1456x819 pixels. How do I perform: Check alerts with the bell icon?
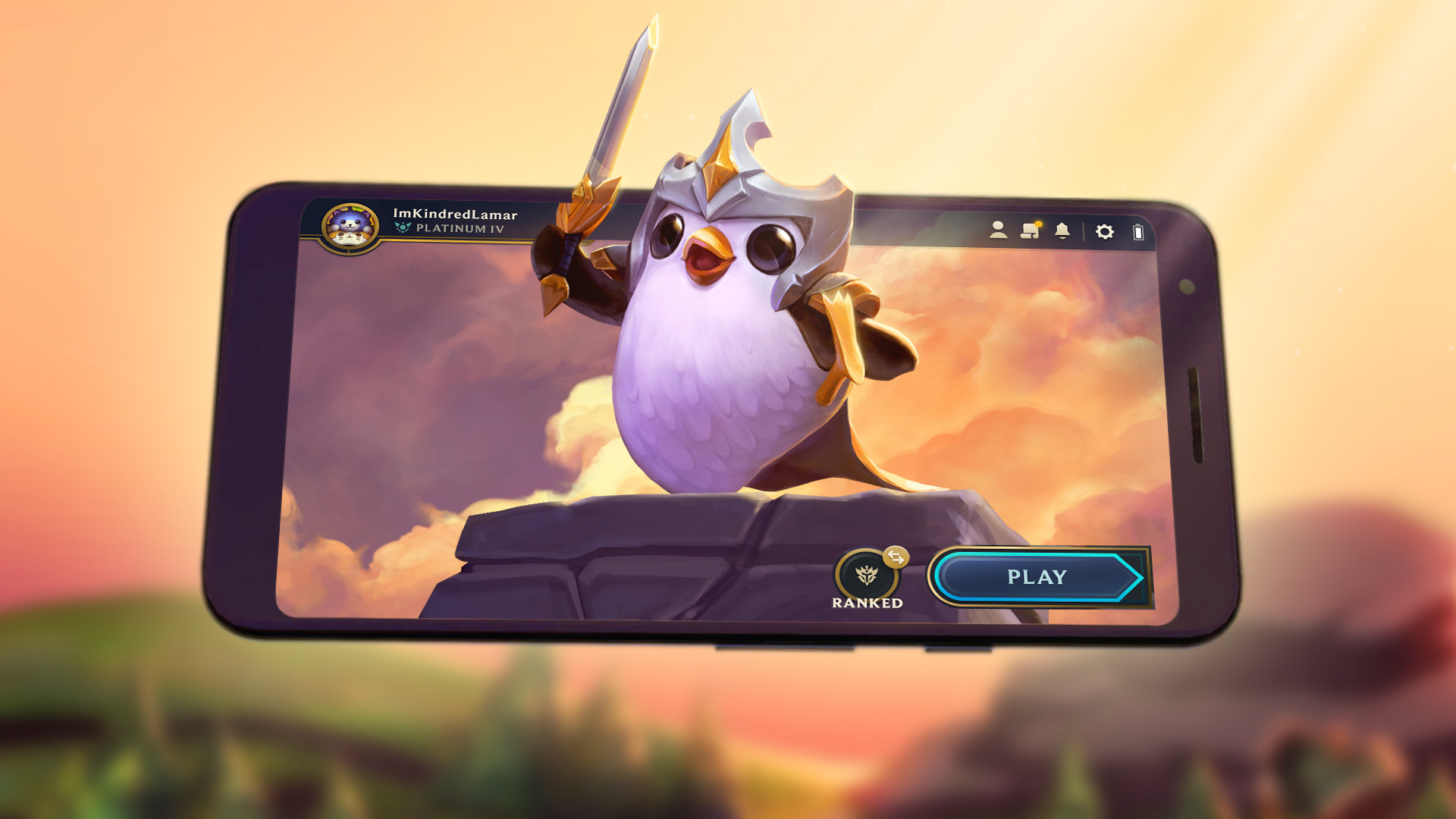coord(1062,229)
